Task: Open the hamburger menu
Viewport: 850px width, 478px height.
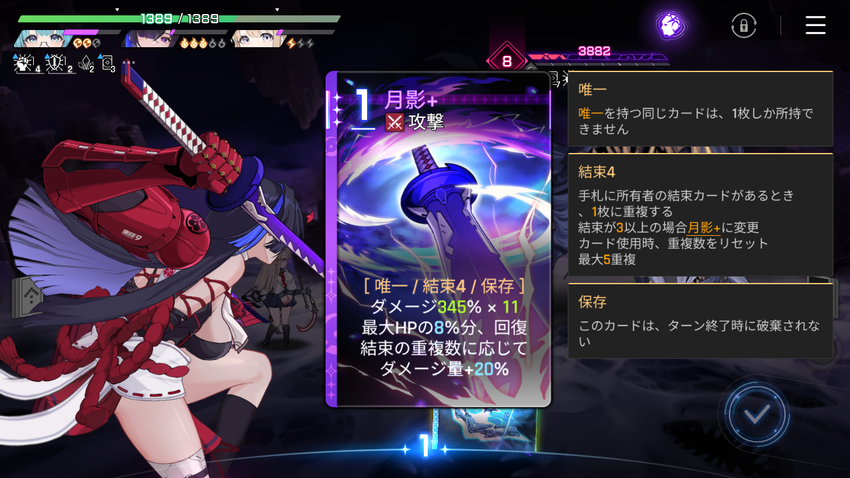Action: coord(815,26)
